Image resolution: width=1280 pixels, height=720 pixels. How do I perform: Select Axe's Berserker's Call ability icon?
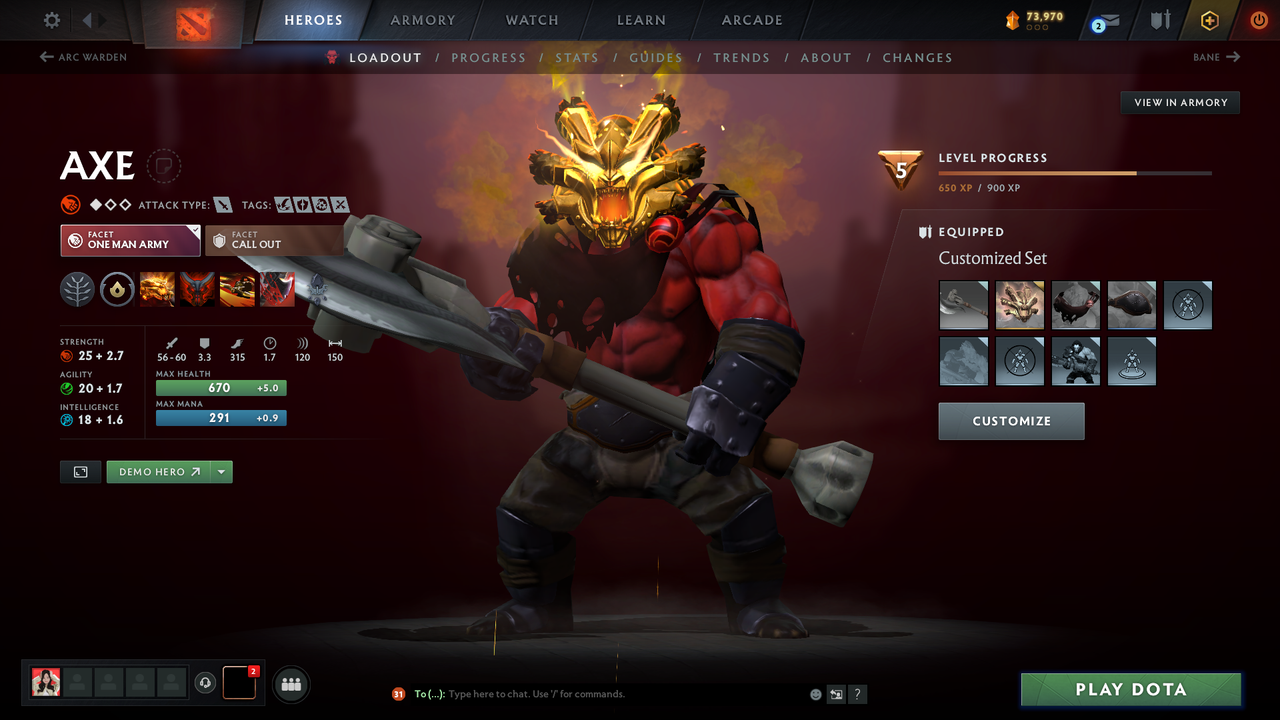click(157, 290)
